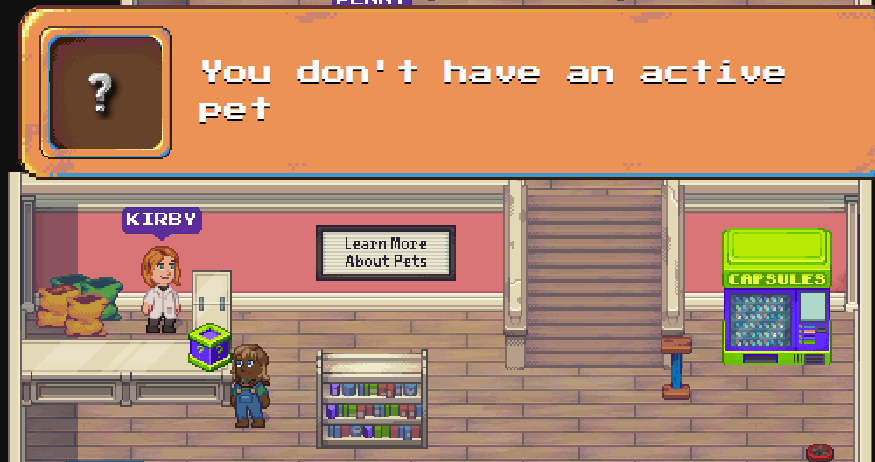Click the question mark portrait icon
This screenshot has height=462, width=875.
[x=104, y=91]
